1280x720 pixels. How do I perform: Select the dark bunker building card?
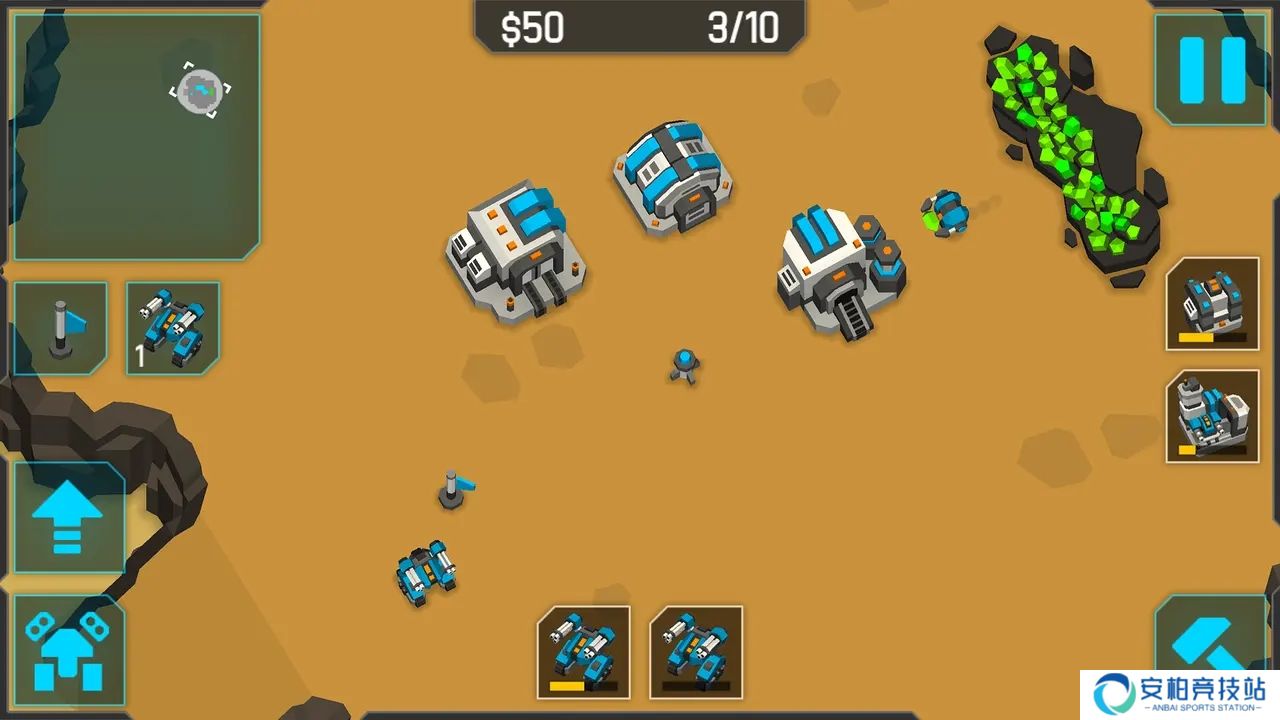point(1212,304)
